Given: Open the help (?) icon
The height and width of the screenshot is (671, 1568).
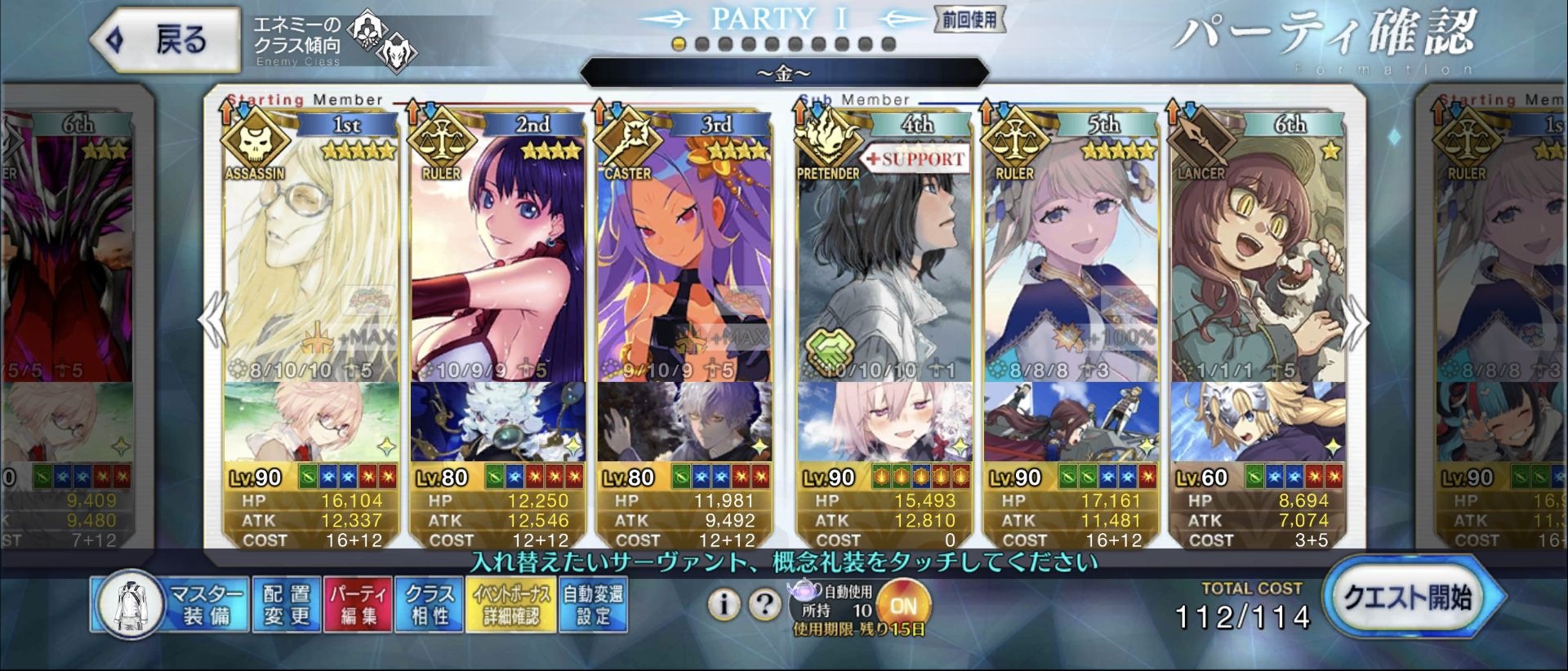Looking at the screenshot, I should (x=764, y=604).
